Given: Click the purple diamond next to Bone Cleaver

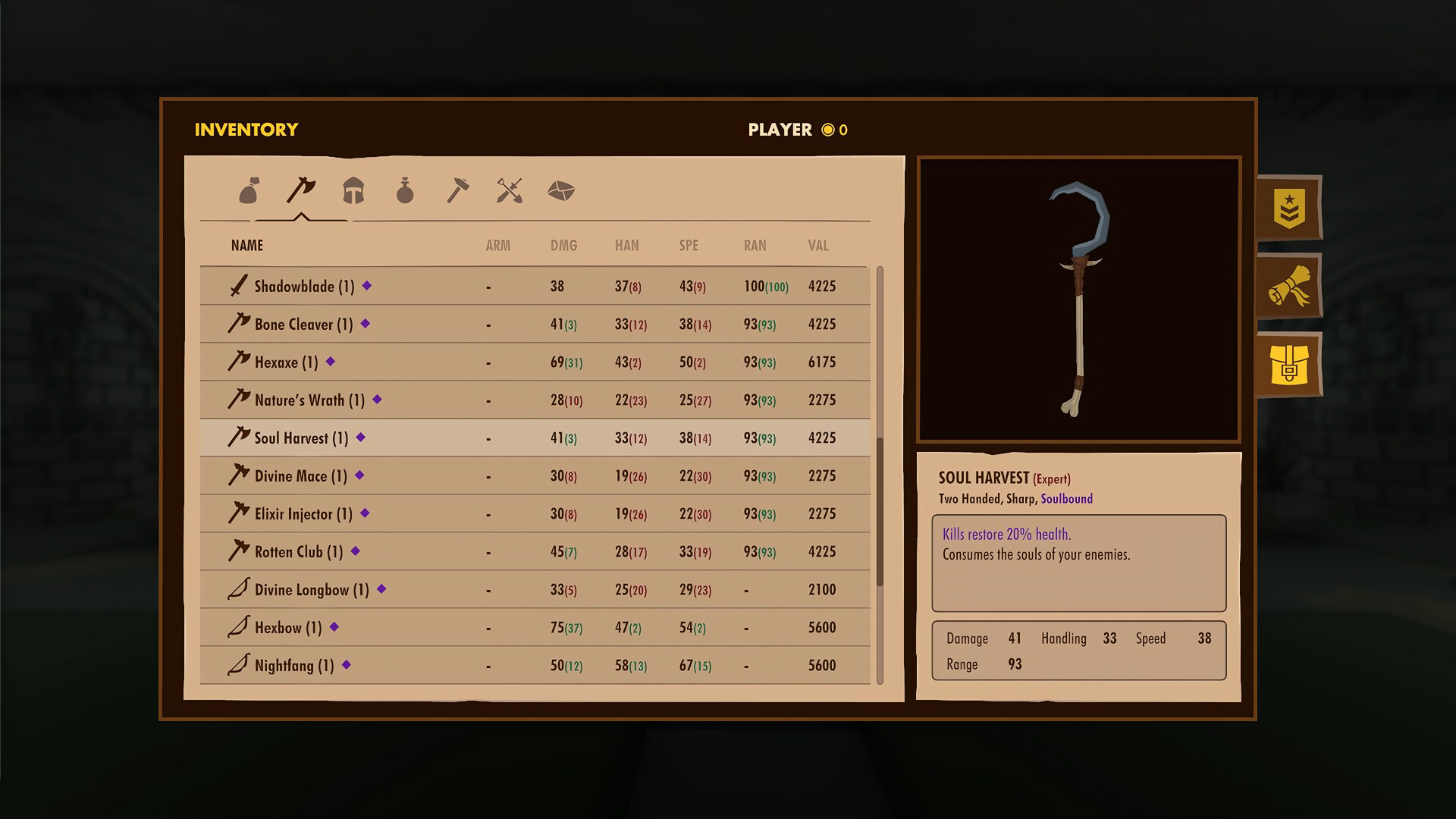Looking at the screenshot, I should click(365, 324).
